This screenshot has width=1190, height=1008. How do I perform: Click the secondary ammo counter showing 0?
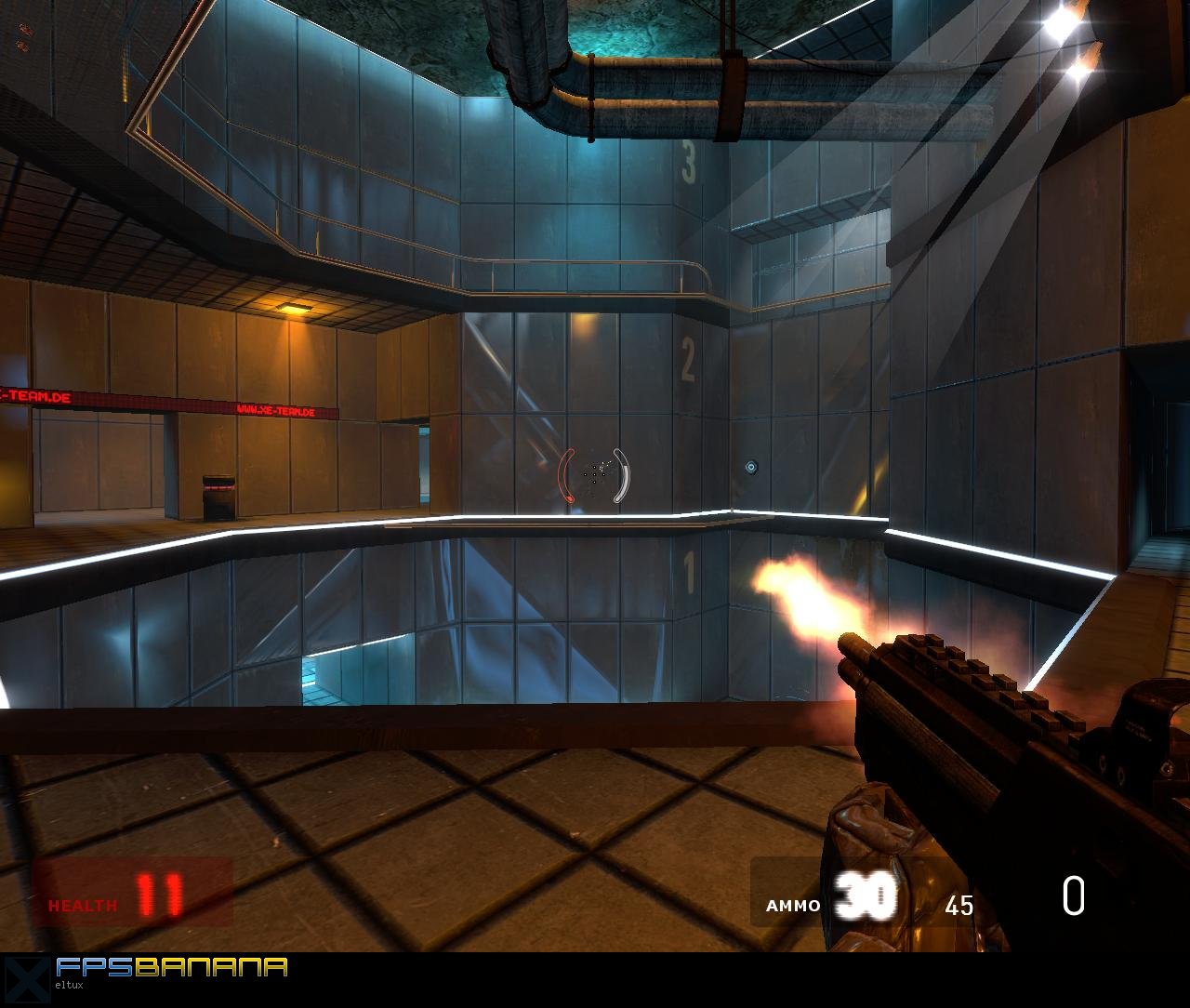click(x=1074, y=897)
